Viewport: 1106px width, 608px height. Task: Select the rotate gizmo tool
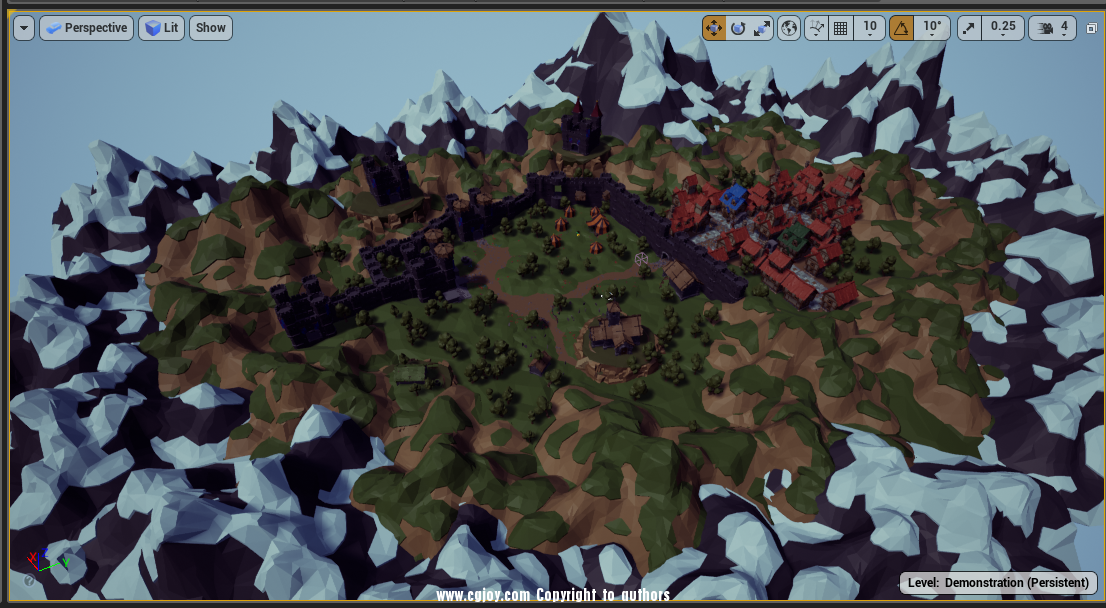tap(738, 28)
